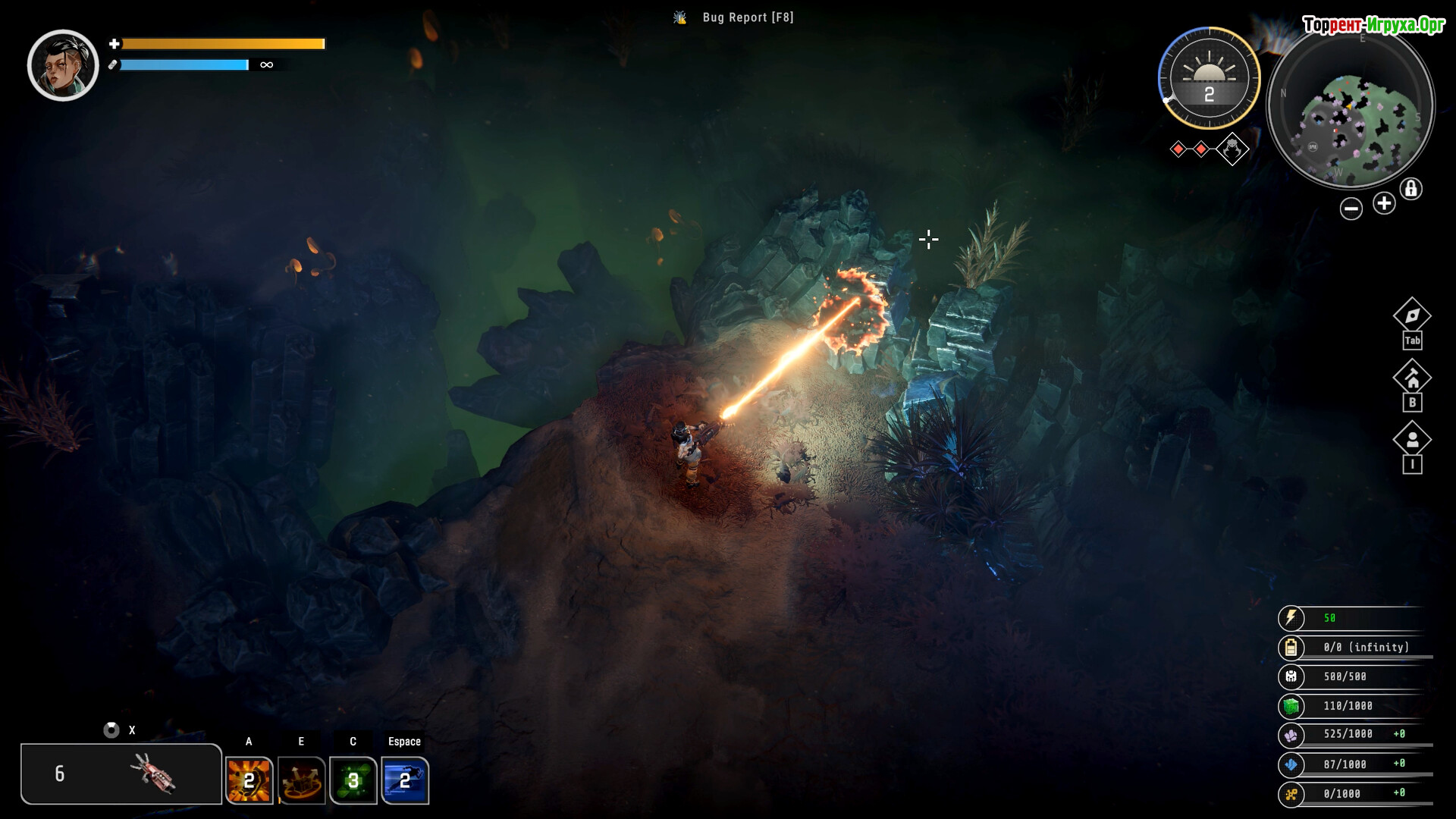
Task: Open the build menu hammer icon
Action: point(1412,377)
